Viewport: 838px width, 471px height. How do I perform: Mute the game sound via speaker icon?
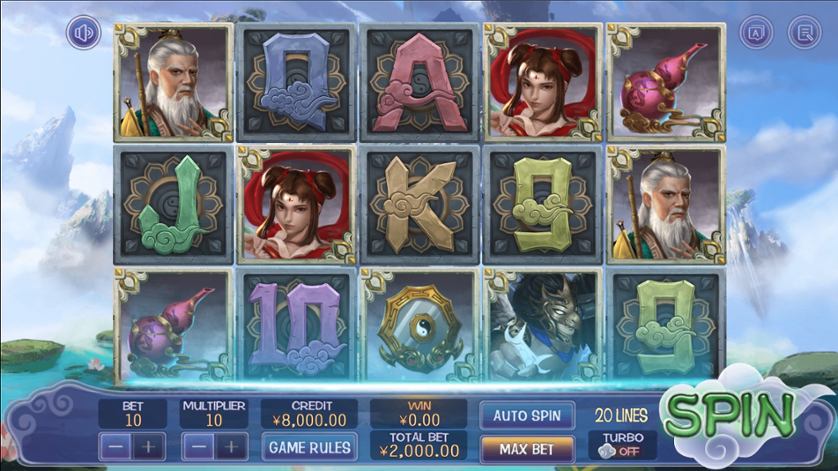point(84,33)
